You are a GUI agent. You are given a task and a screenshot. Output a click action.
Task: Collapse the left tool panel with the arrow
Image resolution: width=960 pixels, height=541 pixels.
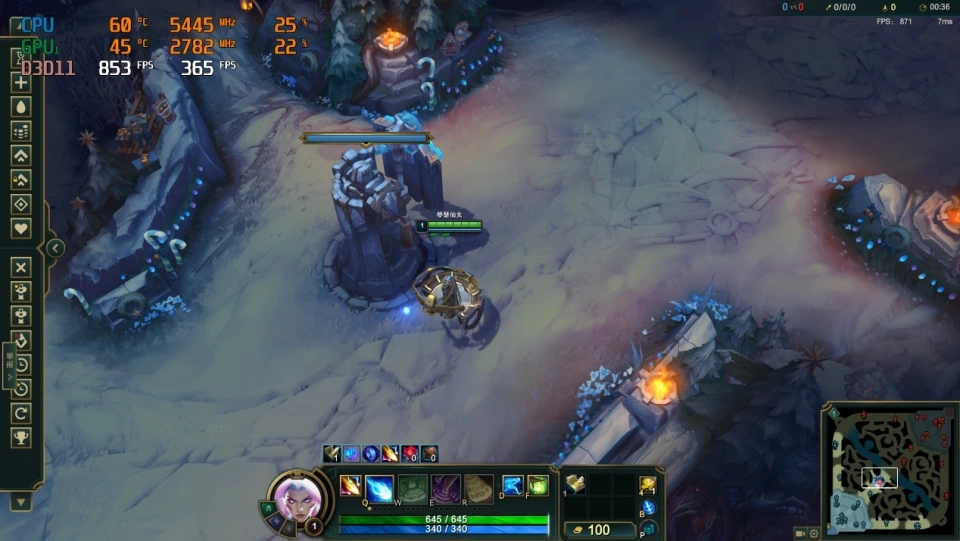pyautogui.click(x=56, y=248)
